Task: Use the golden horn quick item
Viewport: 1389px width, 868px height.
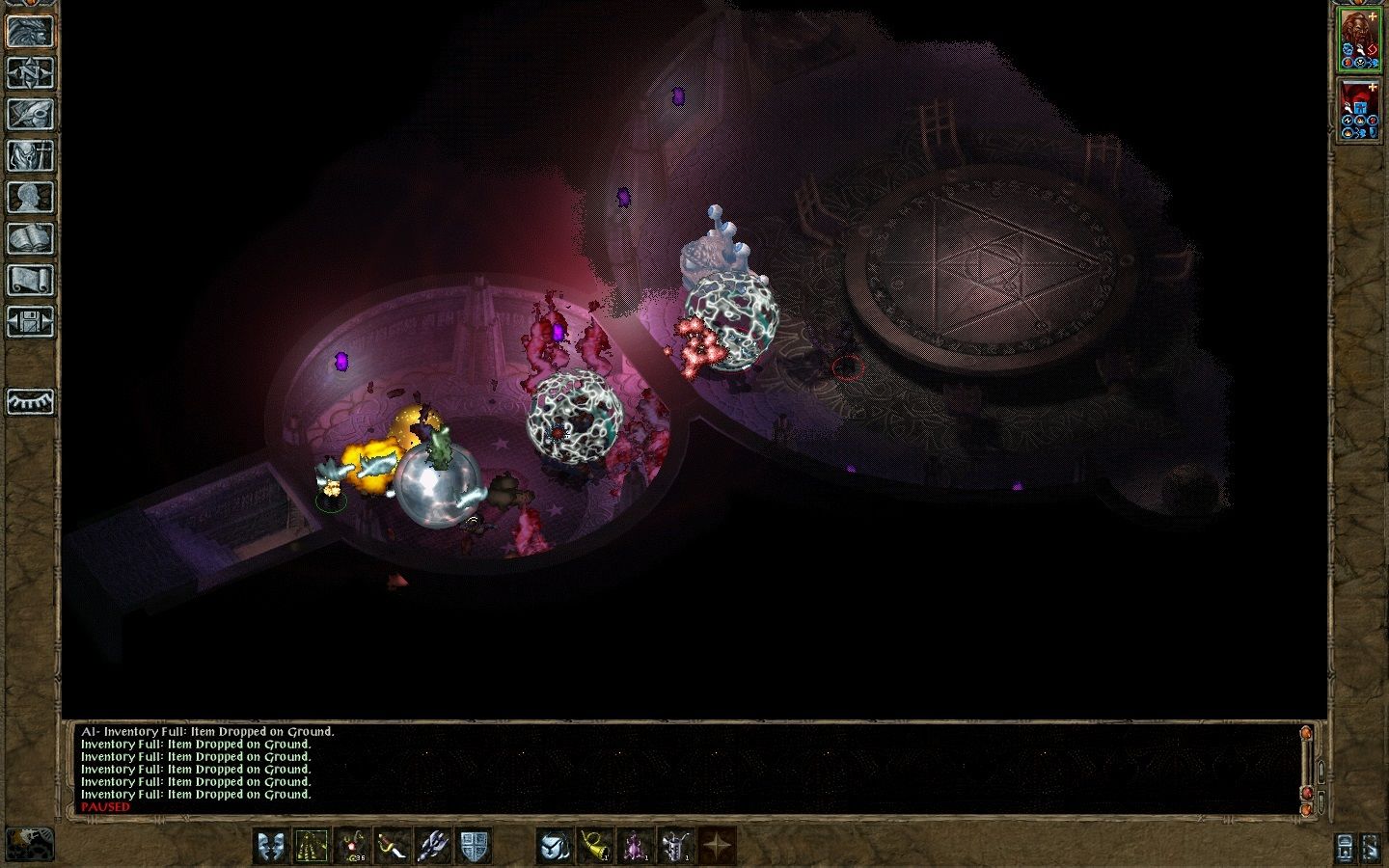Action: coord(593,845)
